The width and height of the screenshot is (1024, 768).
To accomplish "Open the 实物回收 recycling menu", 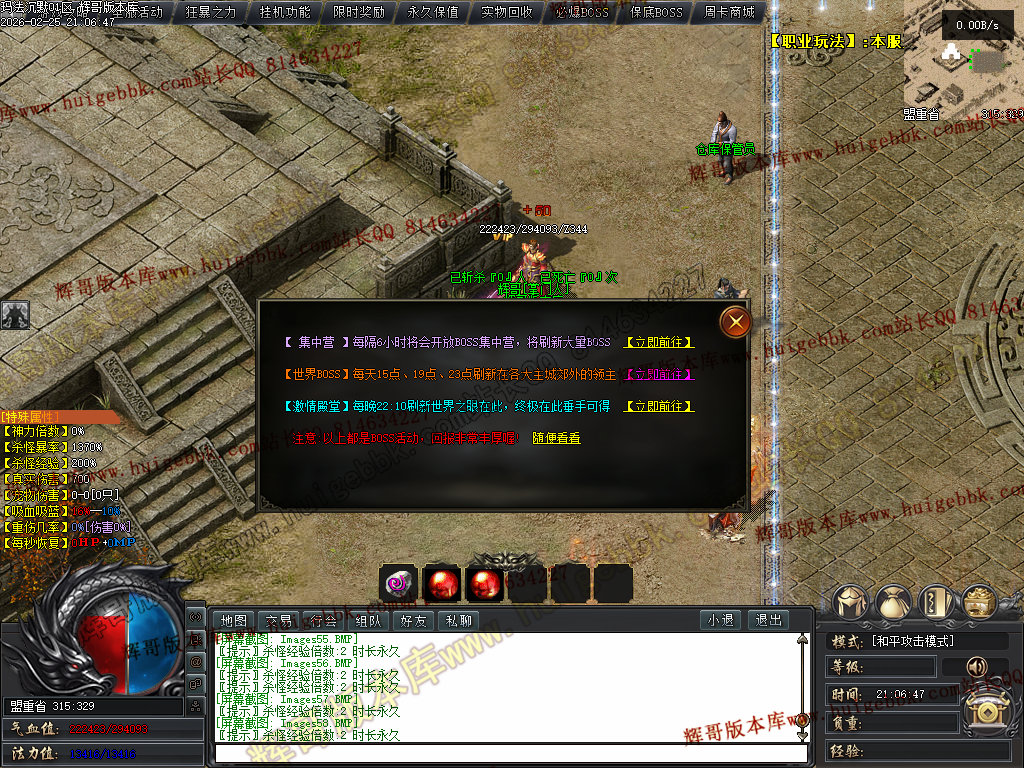I will 507,13.
